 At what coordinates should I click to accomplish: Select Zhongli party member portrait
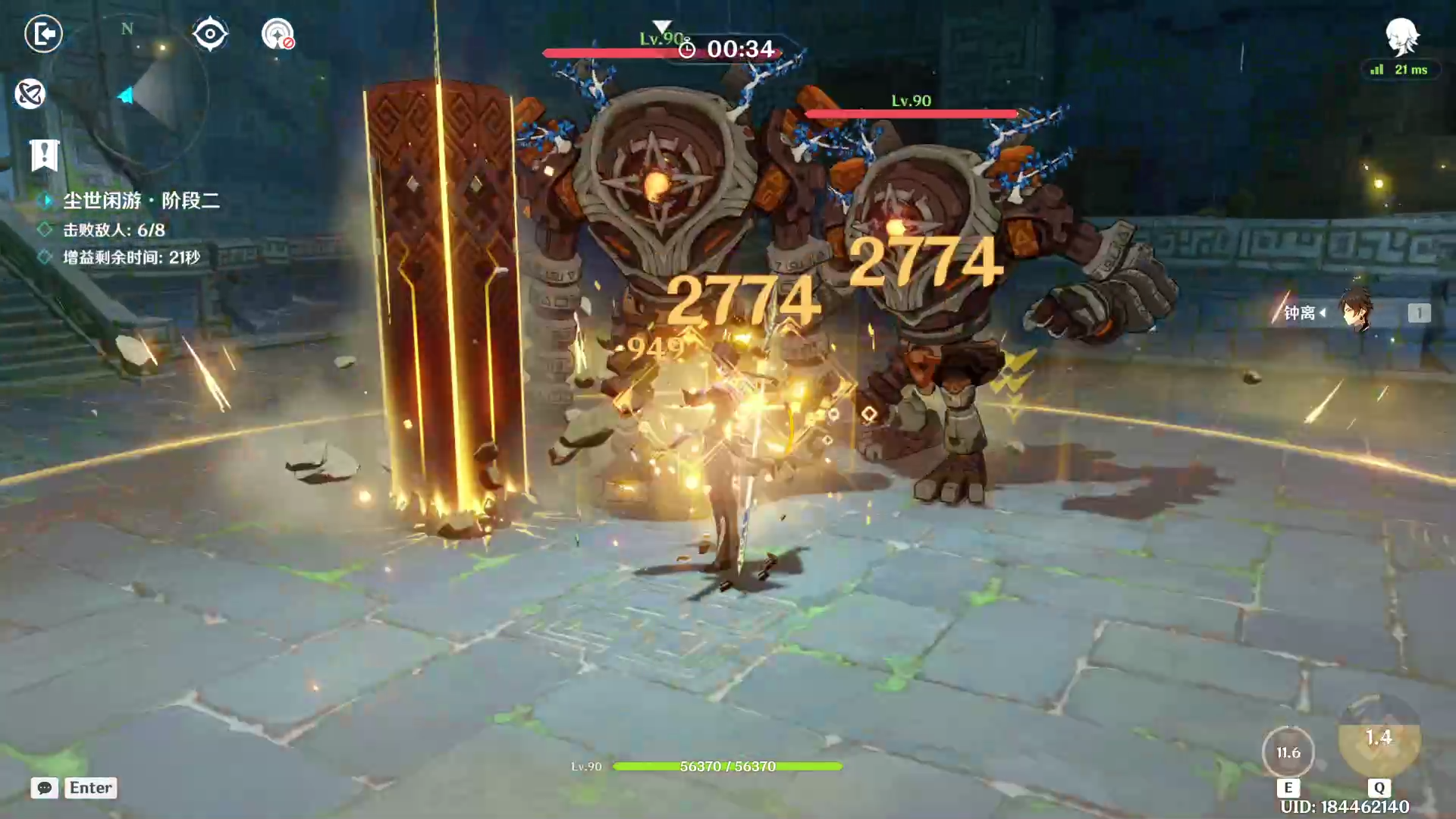pyautogui.click(x=1355, y=312)
